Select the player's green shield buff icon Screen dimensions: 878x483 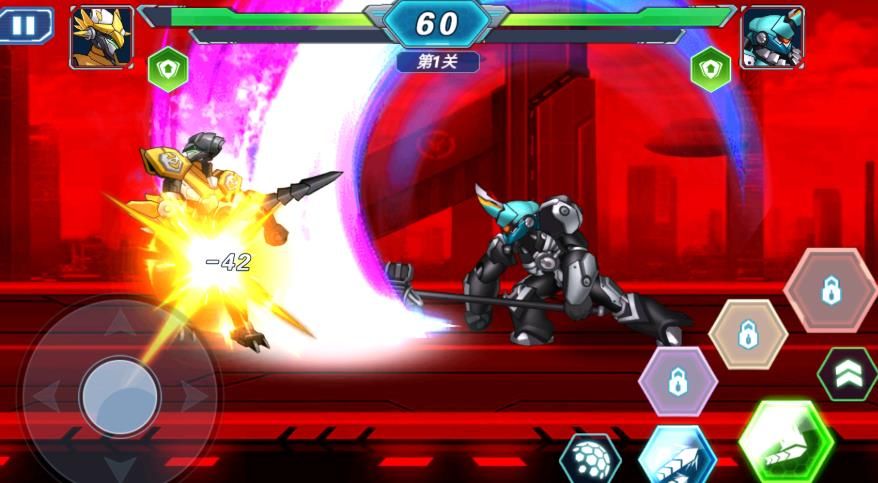[x=168, y=70]
